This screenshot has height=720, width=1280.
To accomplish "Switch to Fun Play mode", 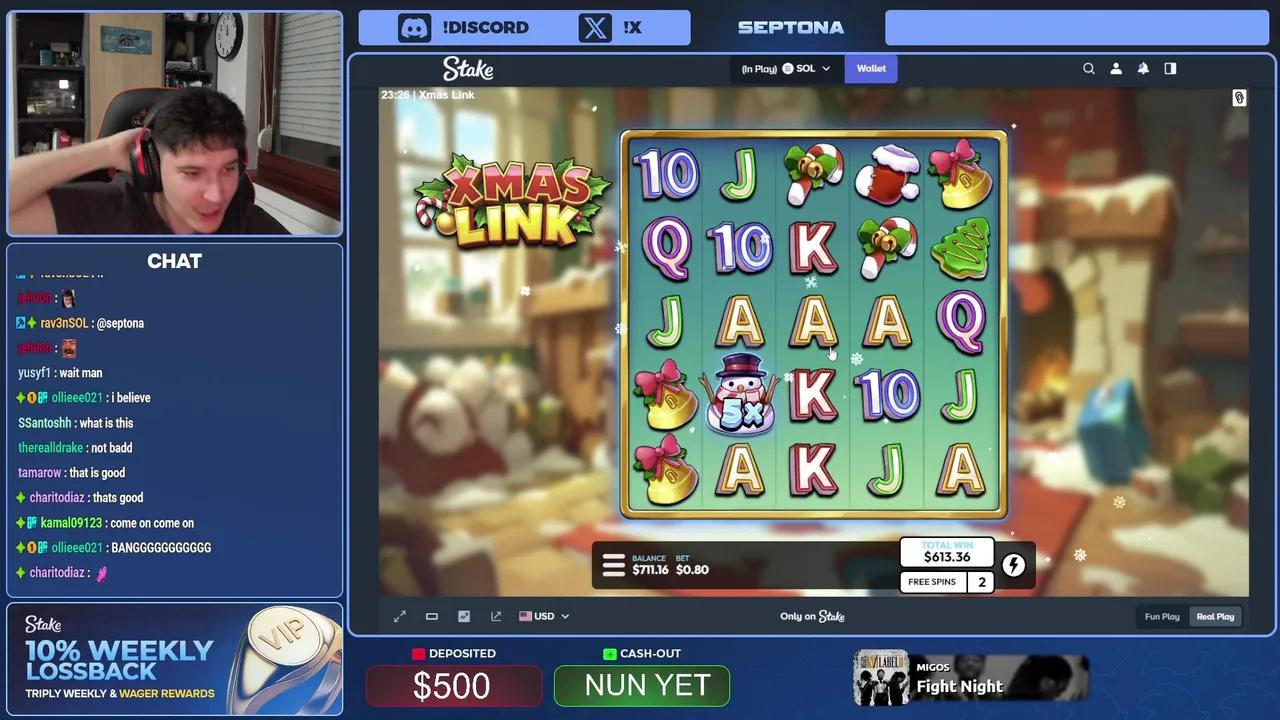I will coord(1162,616).
